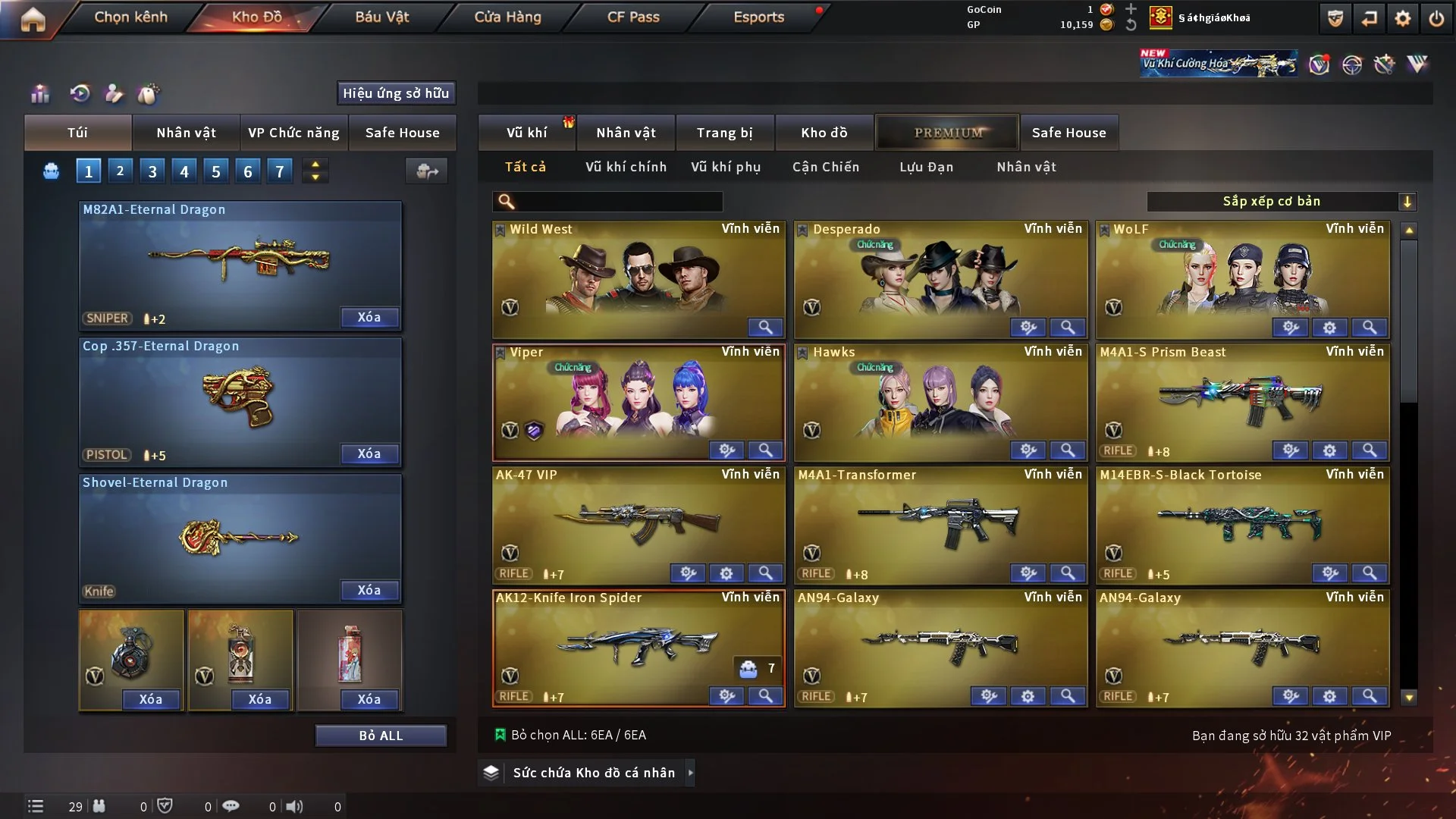Click the return arrow icon top-right
1456x819 pixels.
pyautogui.click(x=1369, y=17)
